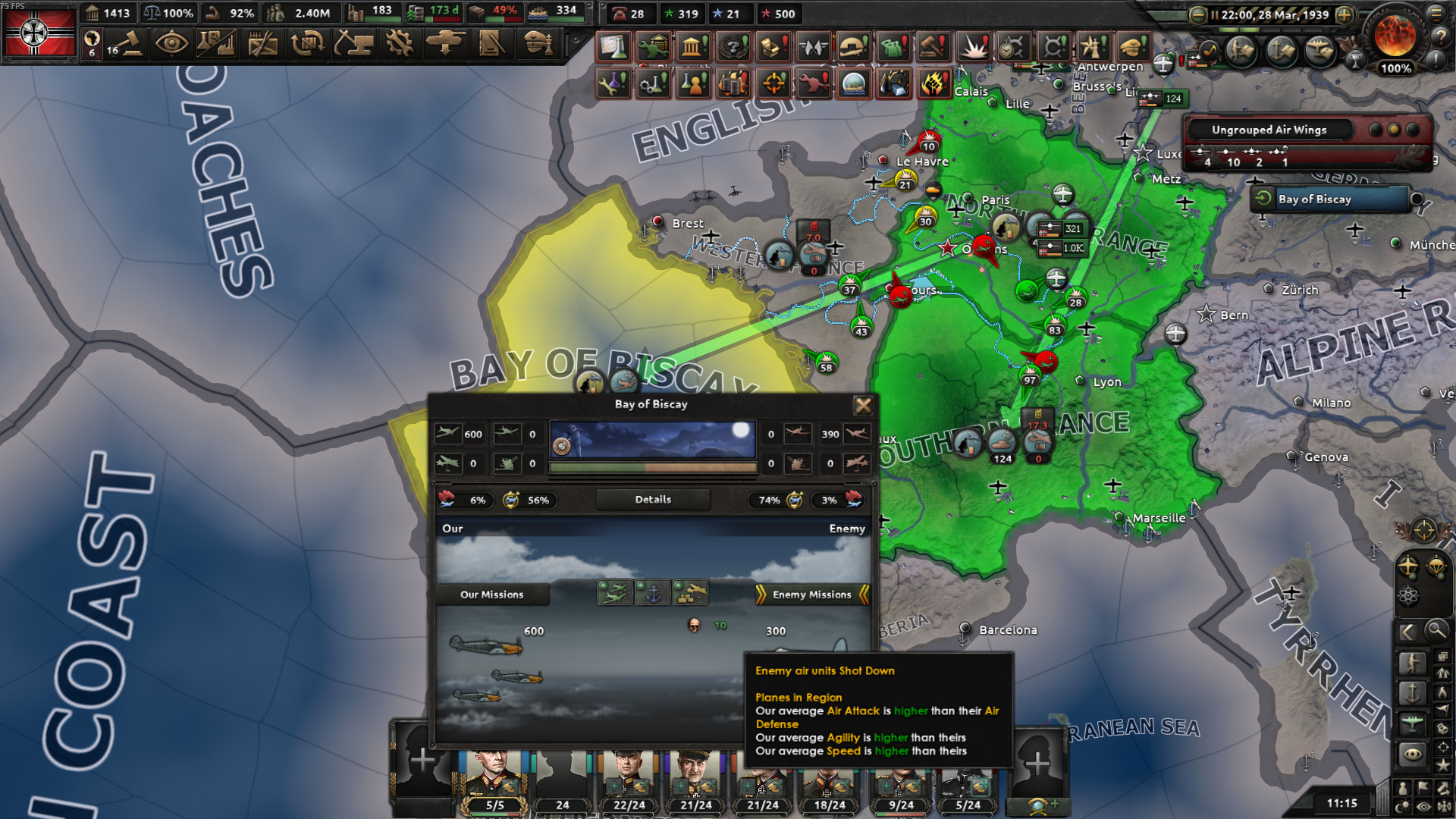Open the nuclear bomb panel via atom icon
This screenshot has height=819, width=1456.
[1409, 594]
